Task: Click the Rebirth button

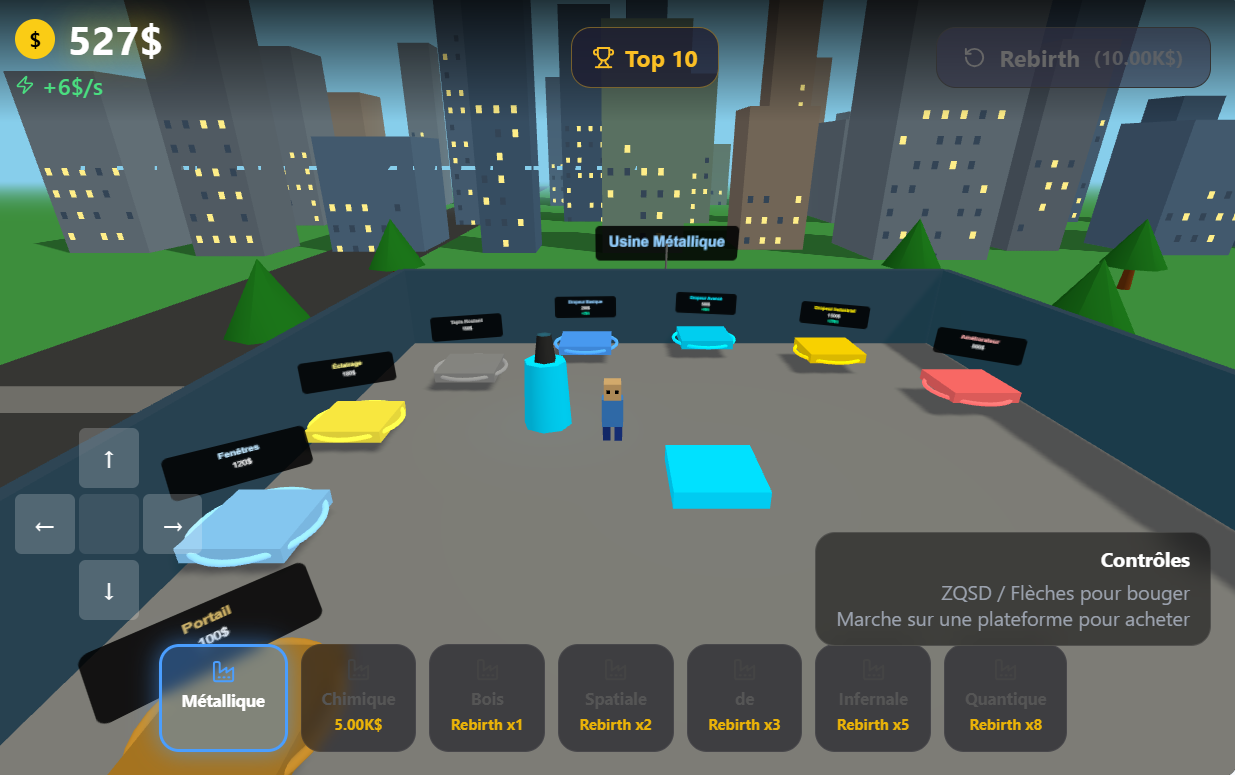Action: click(x=1073, y=58)
